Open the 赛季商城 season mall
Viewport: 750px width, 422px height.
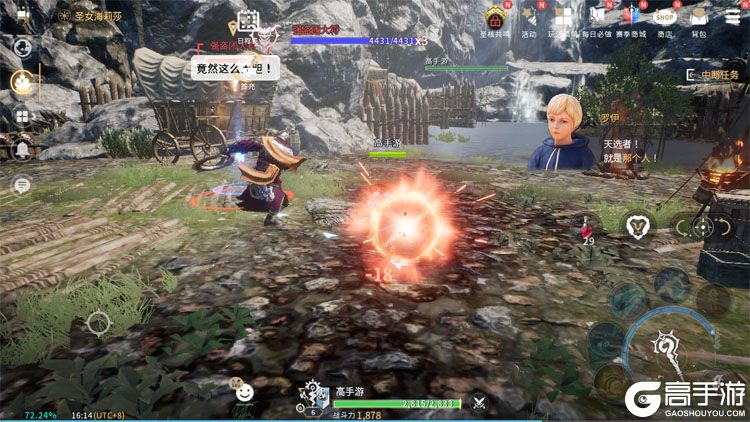629,19
